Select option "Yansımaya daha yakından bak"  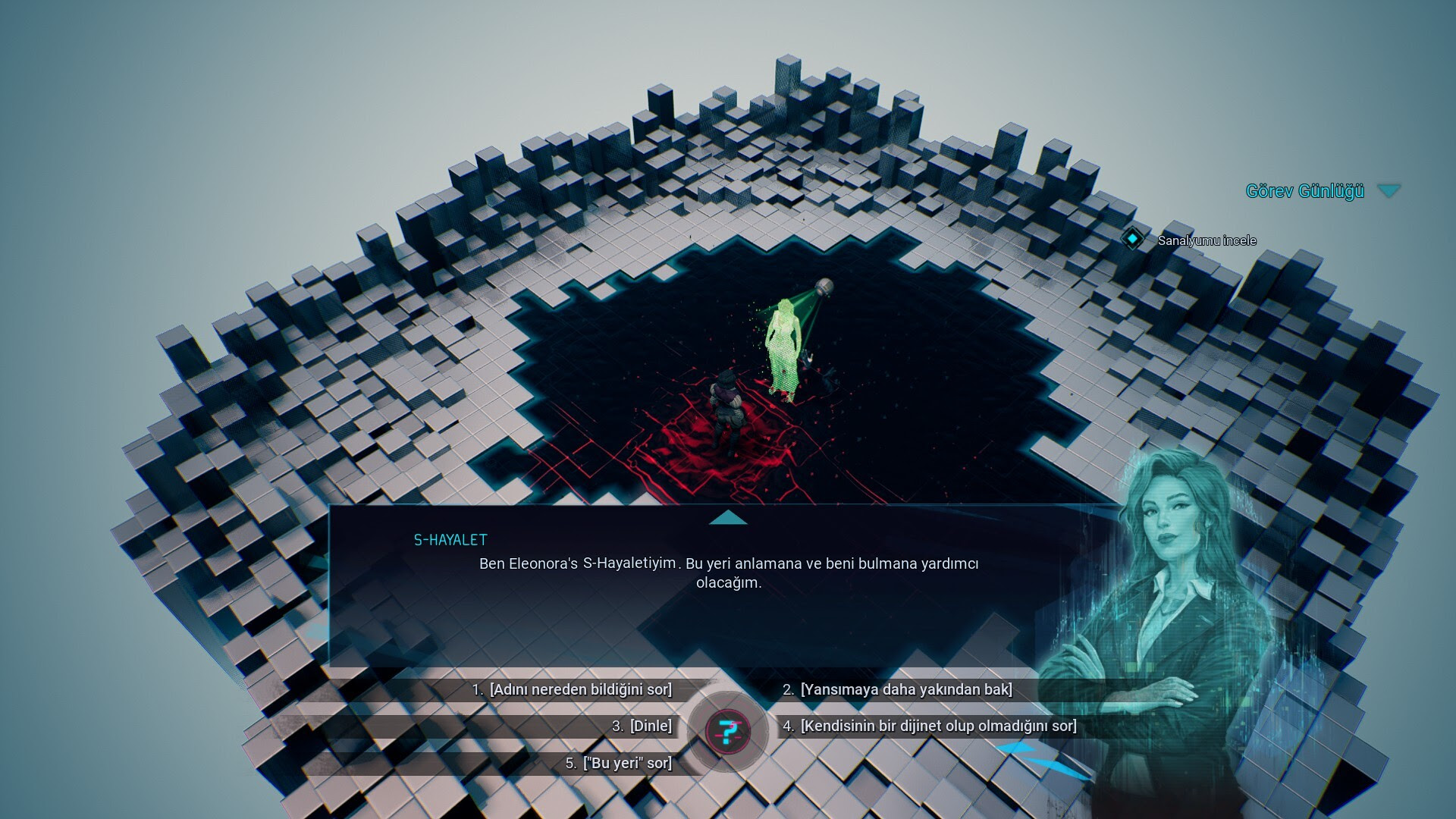(x=905, y=690)
